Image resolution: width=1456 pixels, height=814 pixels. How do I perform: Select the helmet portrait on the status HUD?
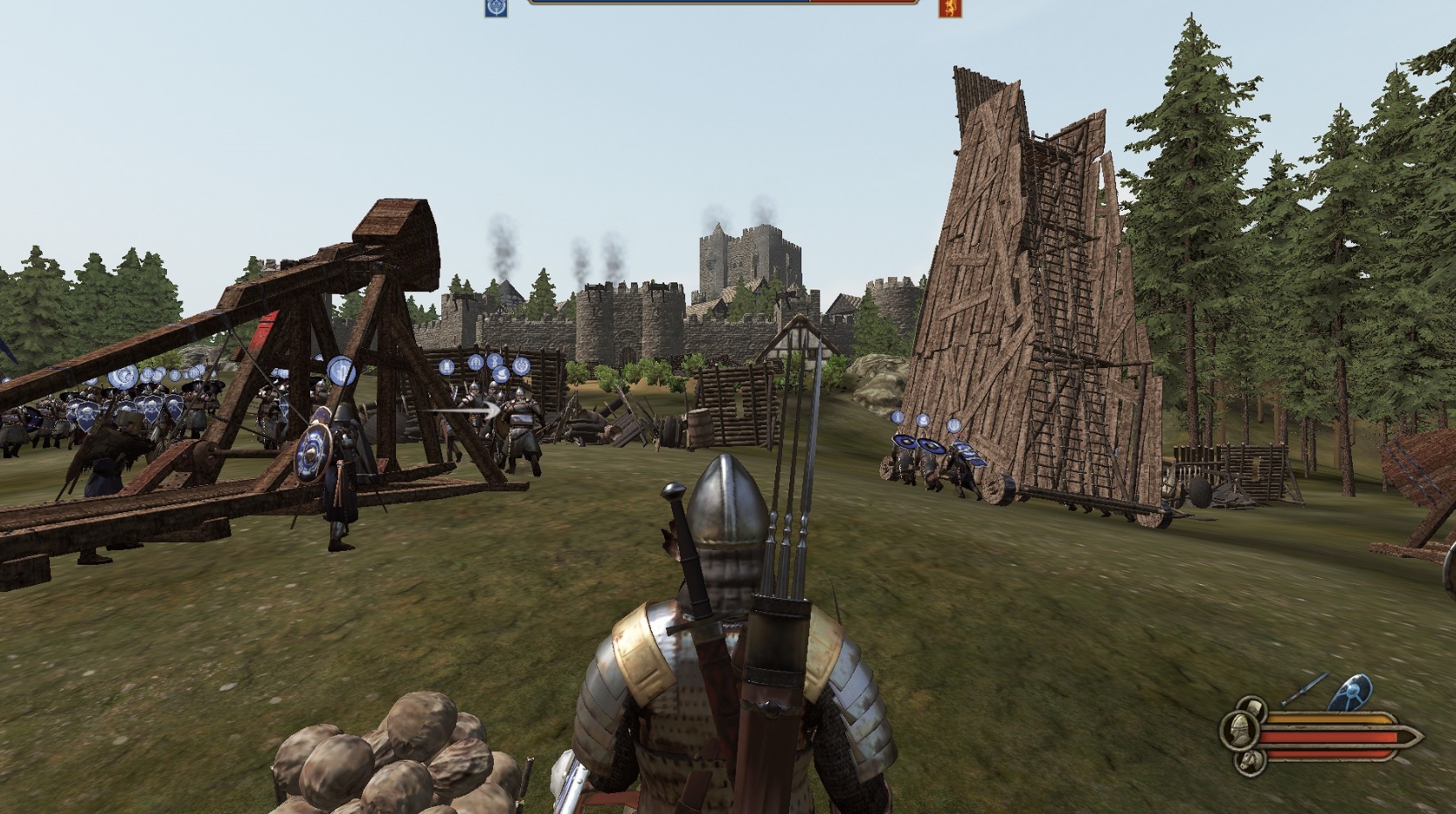(1239, 732)
